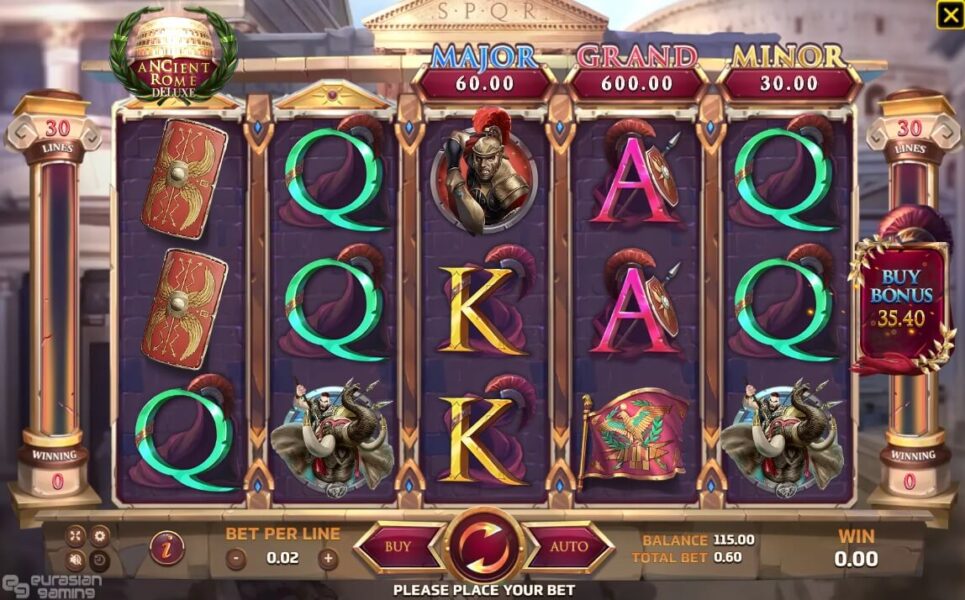
Task: Start AUTO spin mode
Action: [569, 547]
